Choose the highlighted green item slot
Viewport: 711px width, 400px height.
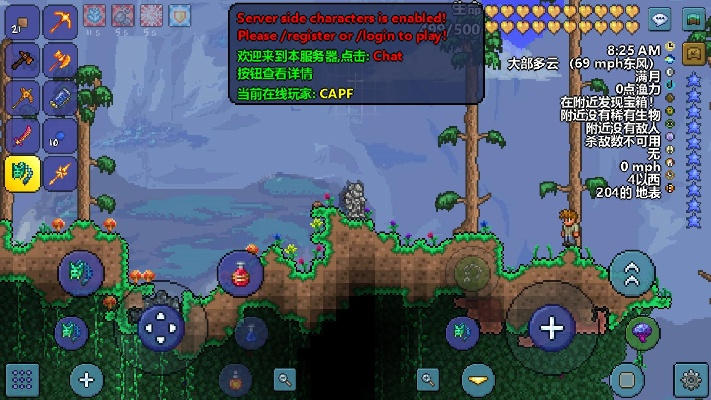(x=23, y=173)
